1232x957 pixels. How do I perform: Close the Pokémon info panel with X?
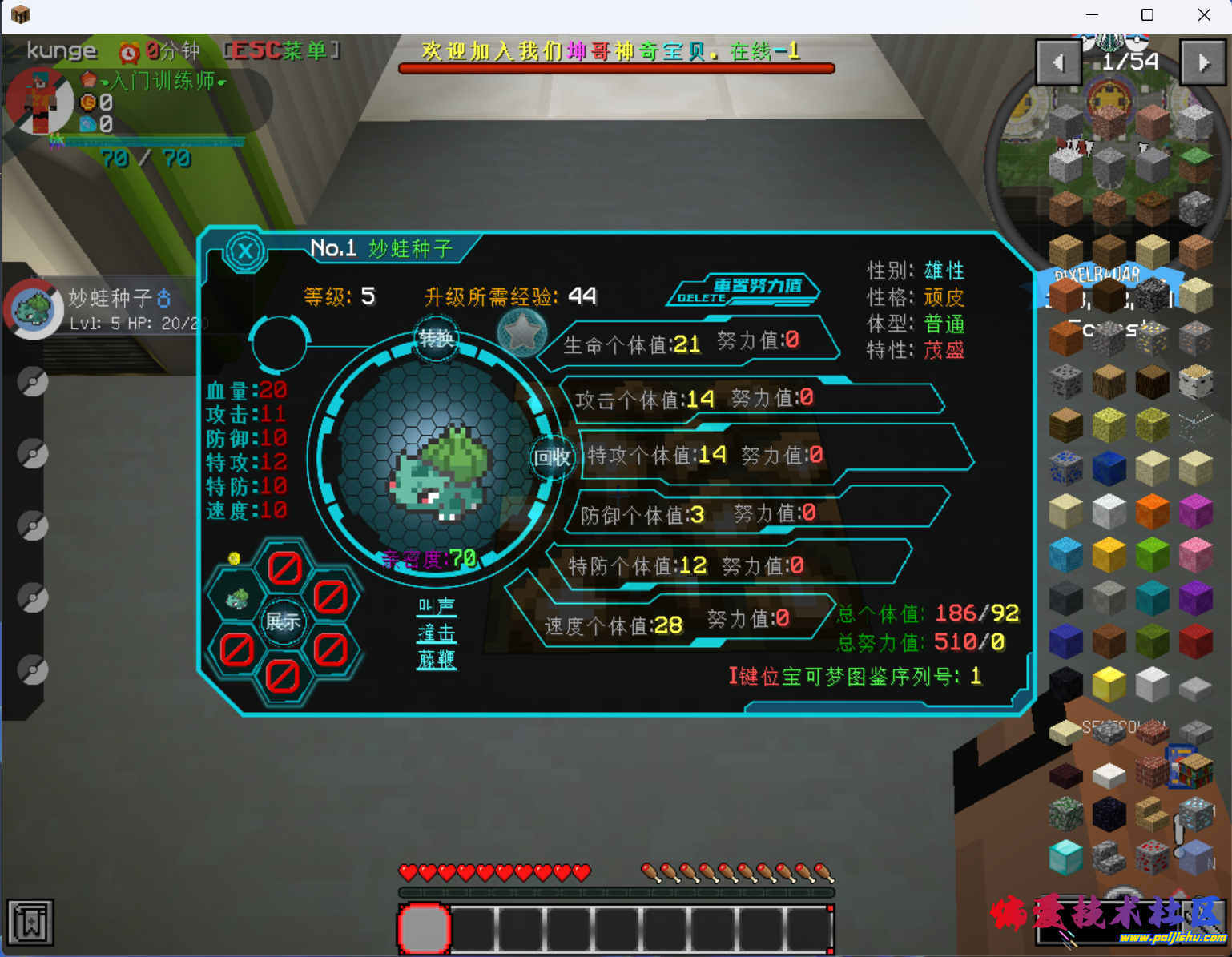pyautogui.click(x=245, y=252)
